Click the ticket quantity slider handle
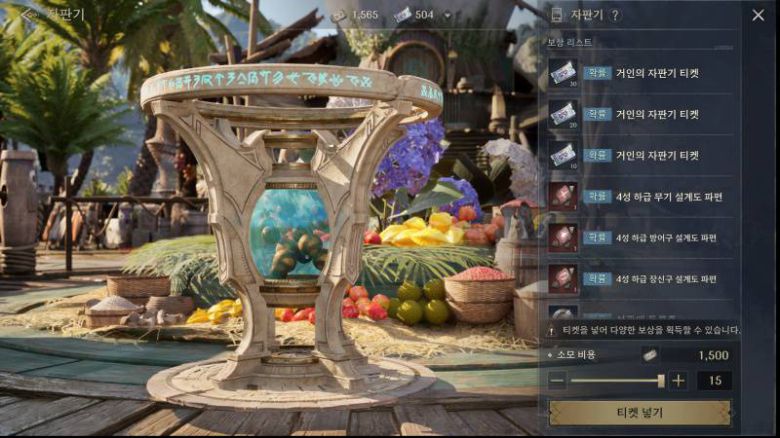 (661, 380)
